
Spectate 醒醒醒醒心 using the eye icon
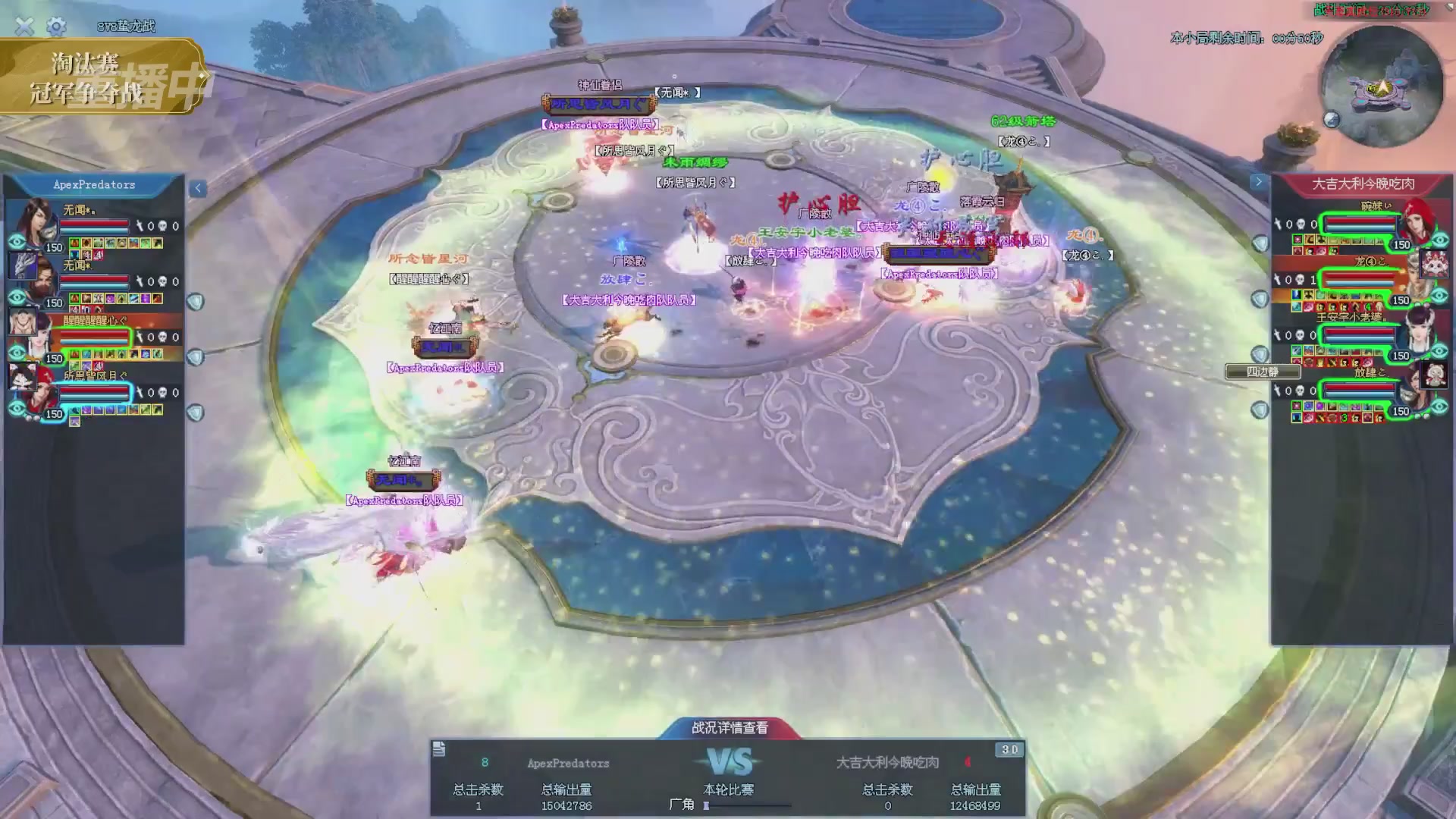[x=17, y=353]
